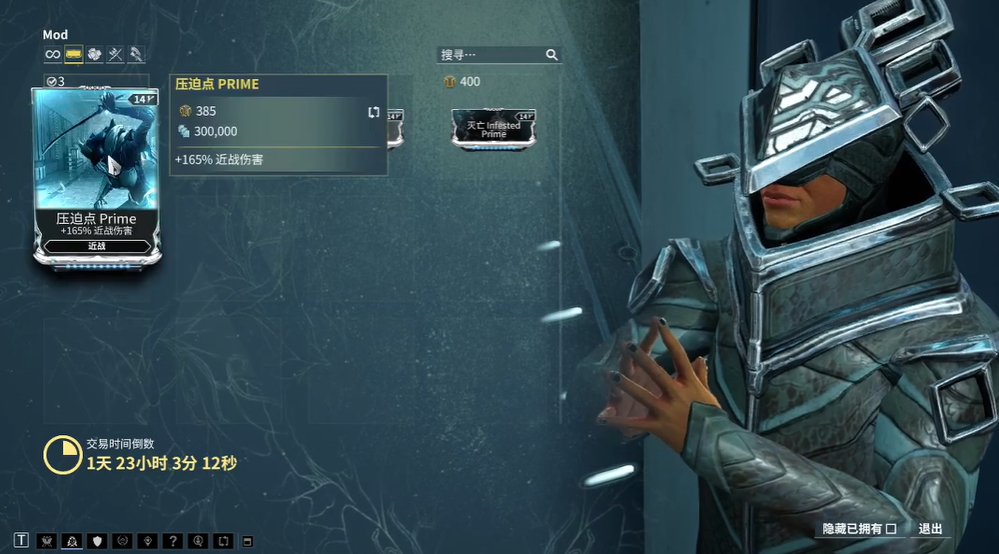999x554 pixels.
Task: Click the small window icon in bottom bar
Action: point(248,541)
